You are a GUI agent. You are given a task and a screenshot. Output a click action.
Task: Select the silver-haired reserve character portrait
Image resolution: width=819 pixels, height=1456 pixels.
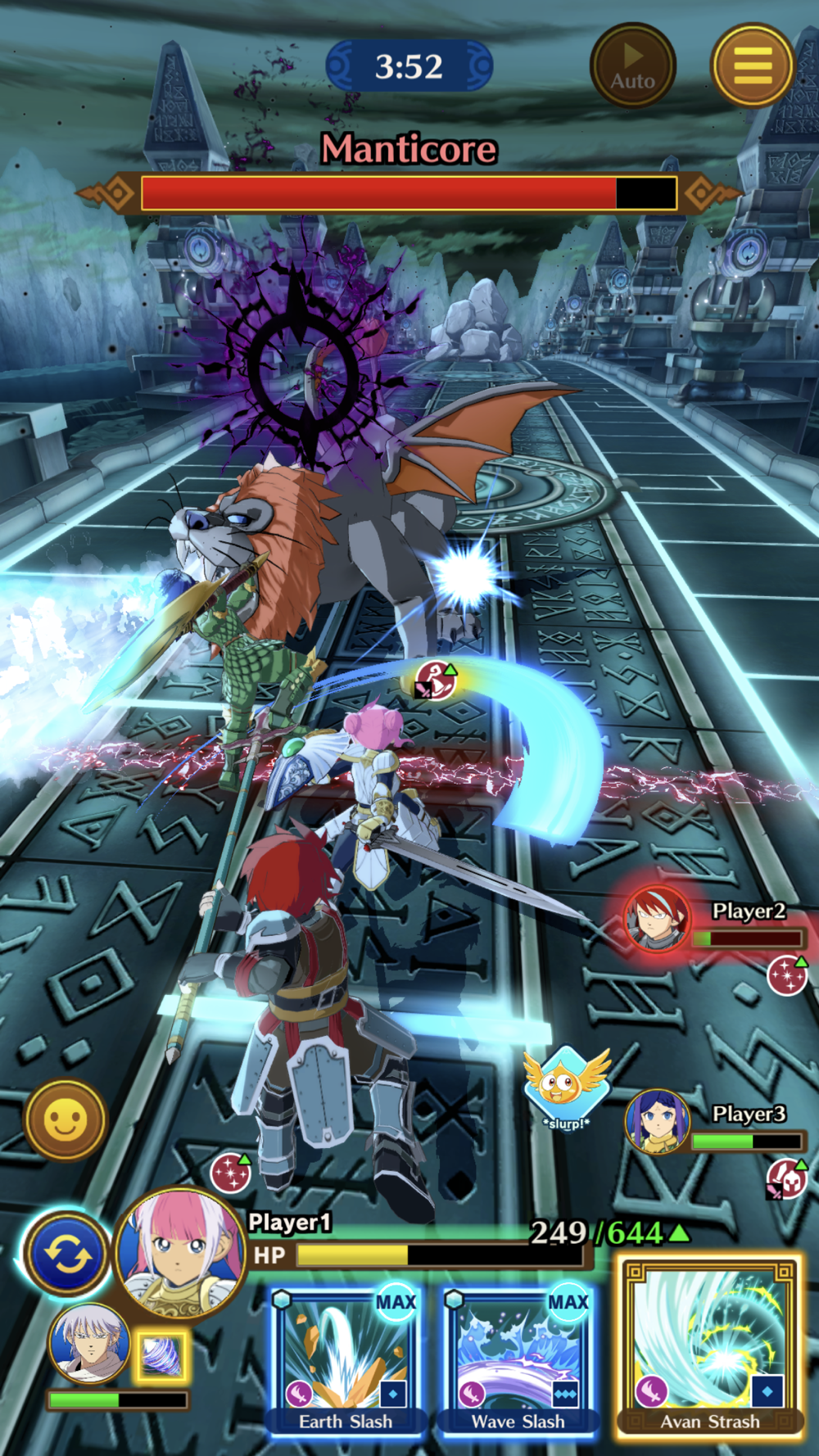[x=88, y=1343]
